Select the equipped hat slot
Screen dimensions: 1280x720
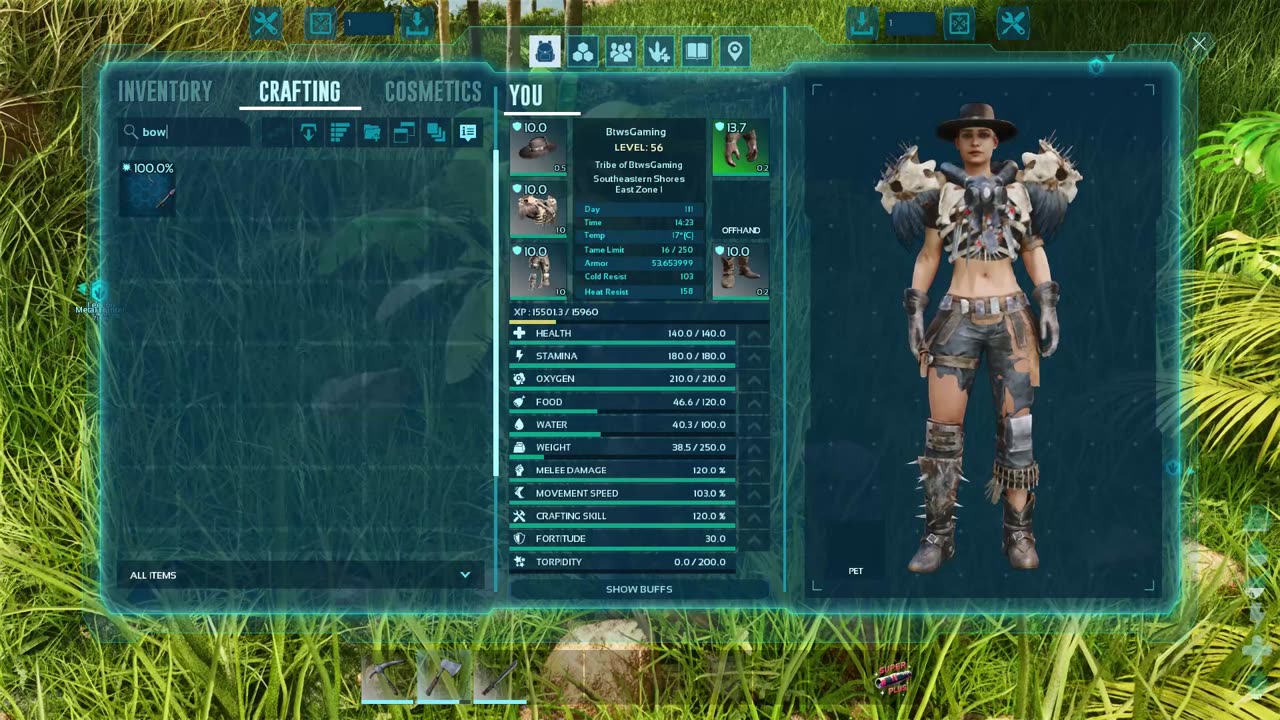[538, 148]
